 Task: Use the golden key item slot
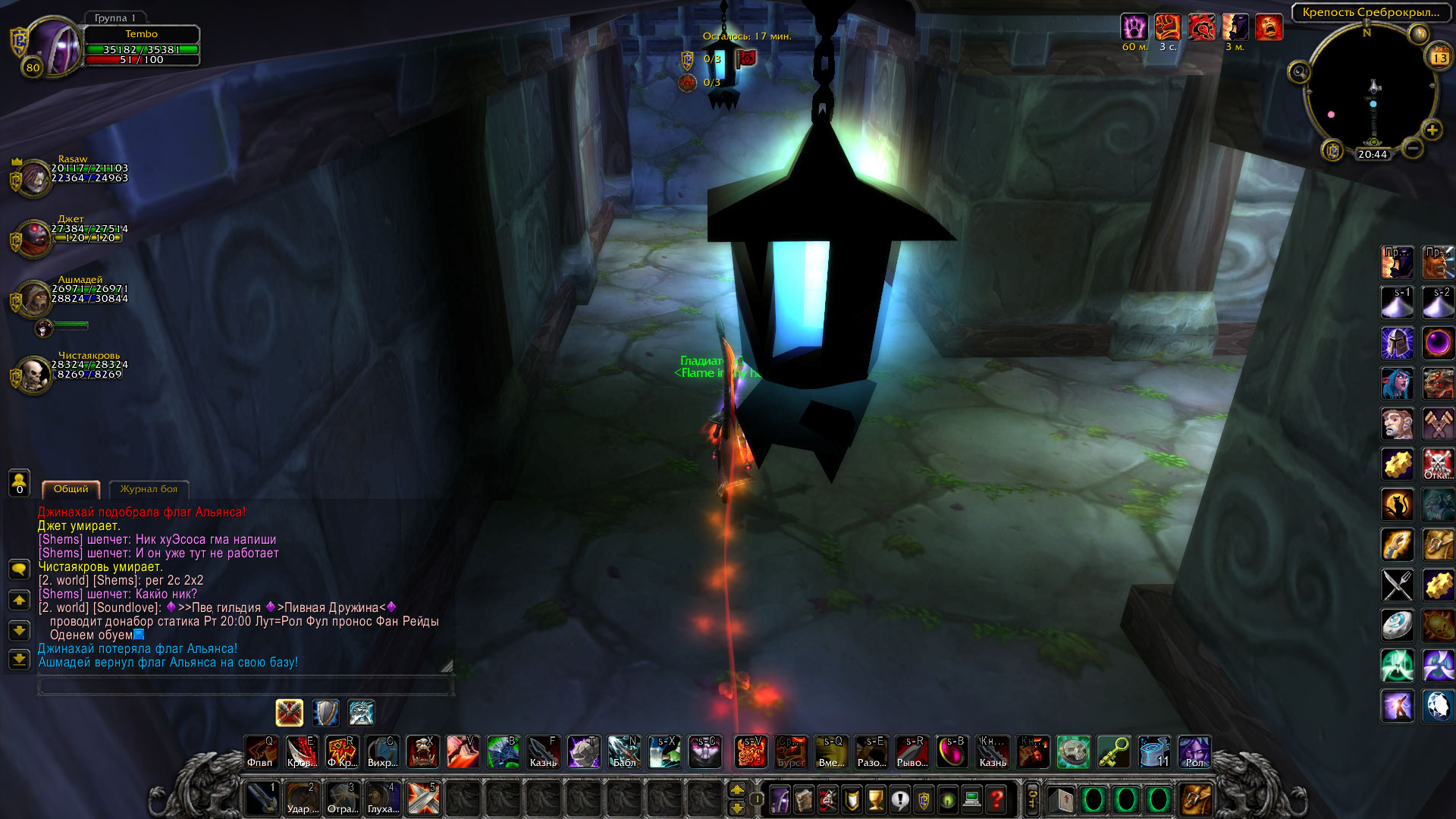point(1113,752)
